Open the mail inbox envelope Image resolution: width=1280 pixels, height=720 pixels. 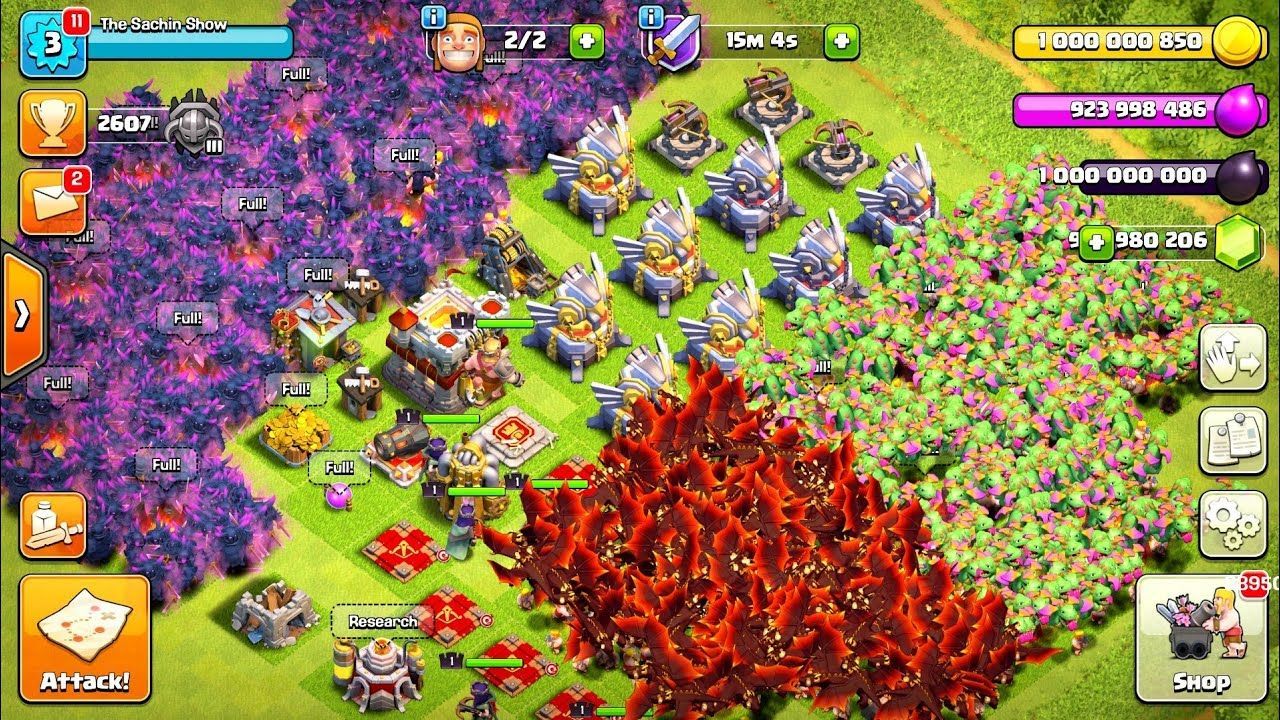coord(52,202)
